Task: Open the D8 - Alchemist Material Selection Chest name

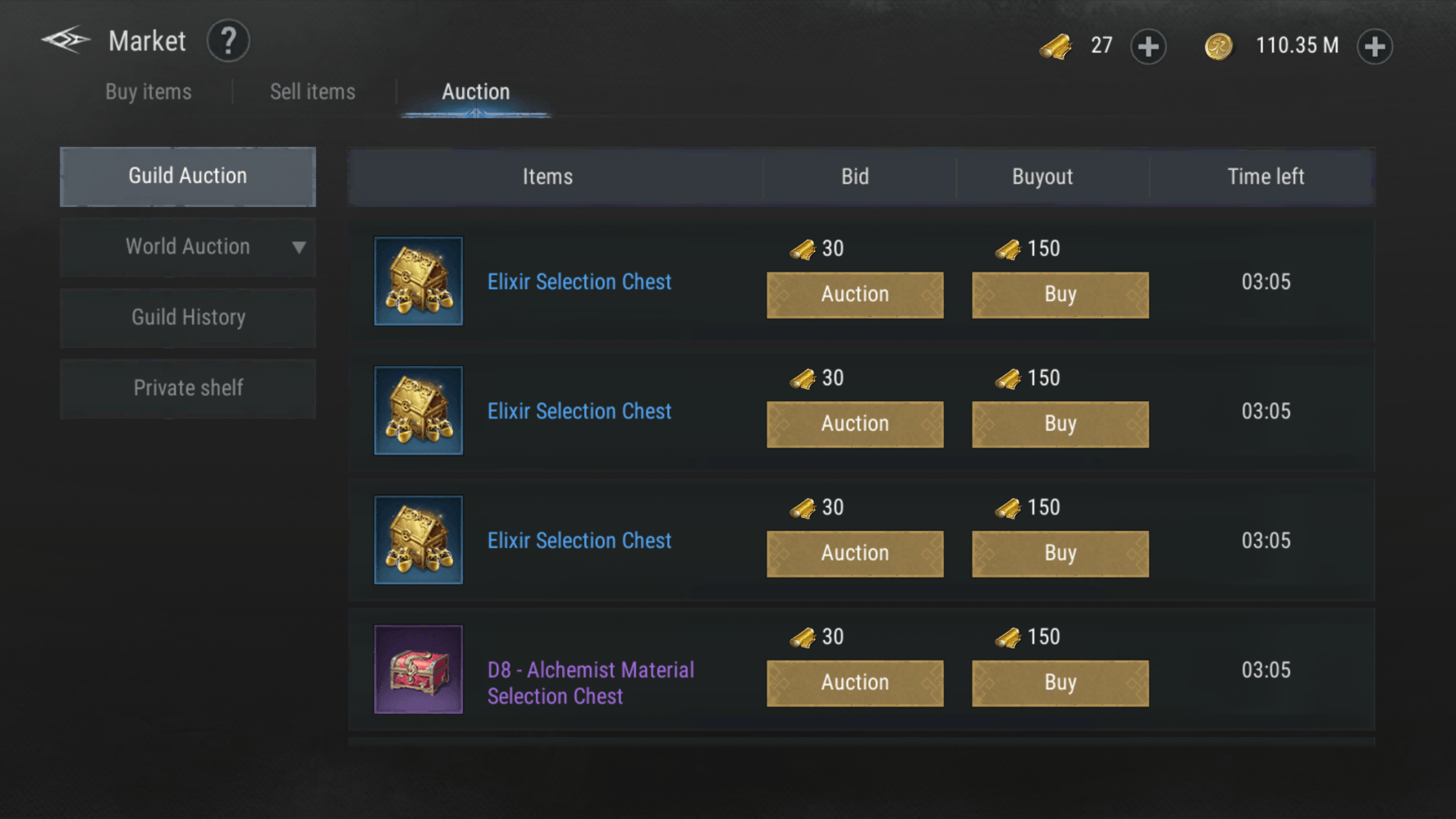Action: [x=591, y=683]
